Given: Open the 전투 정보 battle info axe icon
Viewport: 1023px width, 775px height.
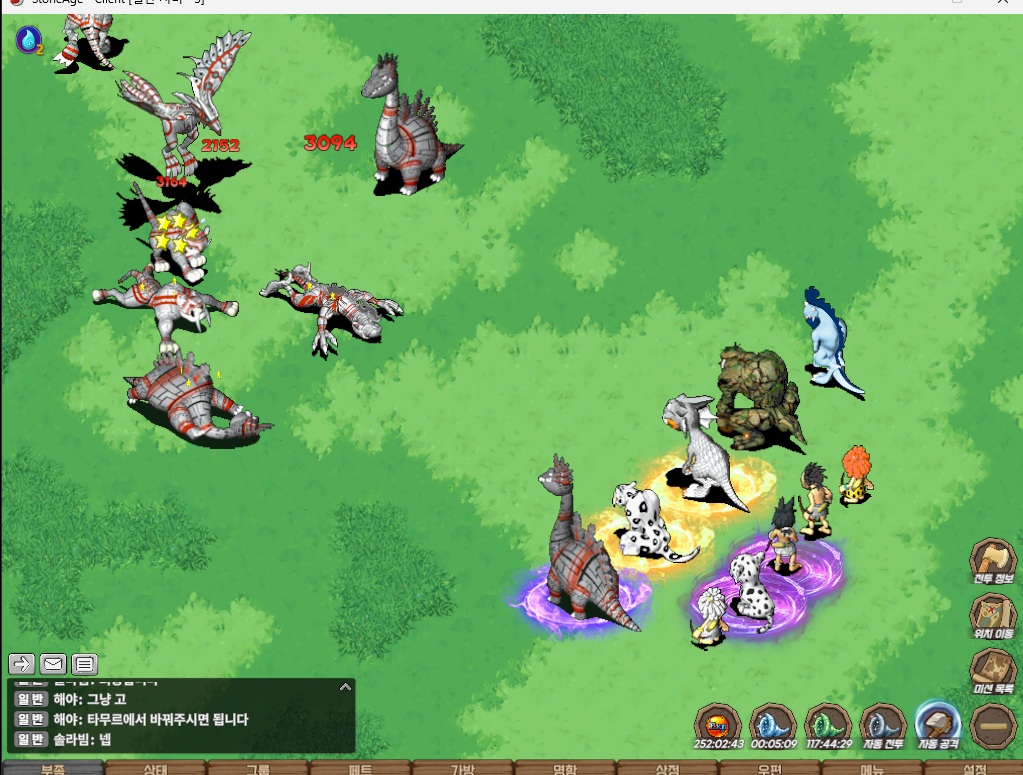Looking at the screenshot, I should pos(992,559).
